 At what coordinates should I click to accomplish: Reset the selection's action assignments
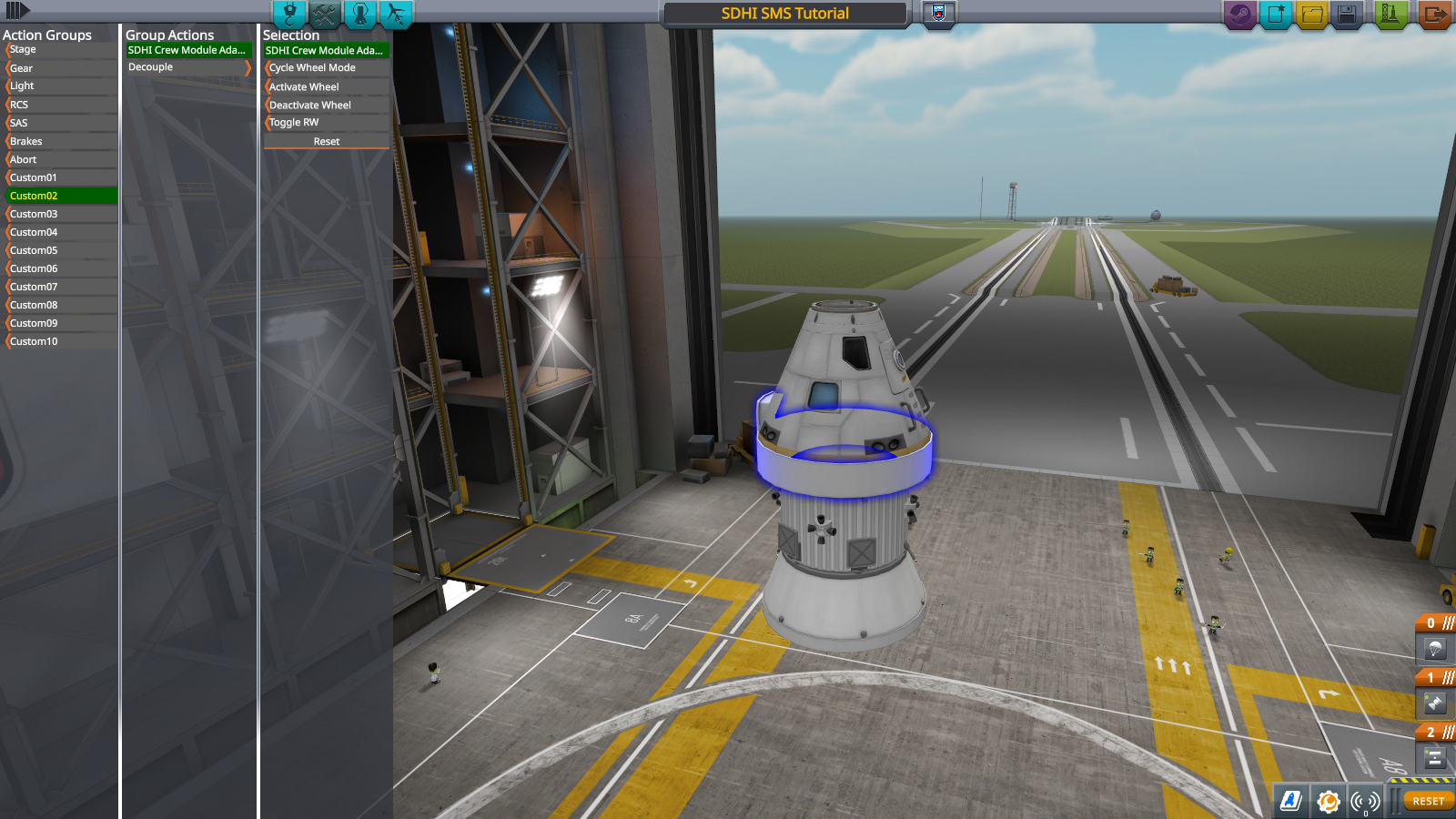click(326, 142)
